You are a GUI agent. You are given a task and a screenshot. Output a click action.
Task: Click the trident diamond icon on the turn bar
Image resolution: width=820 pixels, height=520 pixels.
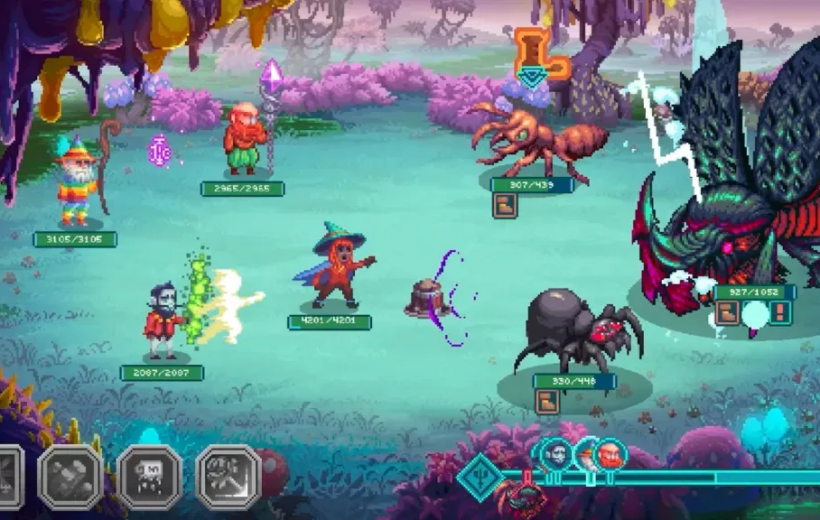point(479,476)
